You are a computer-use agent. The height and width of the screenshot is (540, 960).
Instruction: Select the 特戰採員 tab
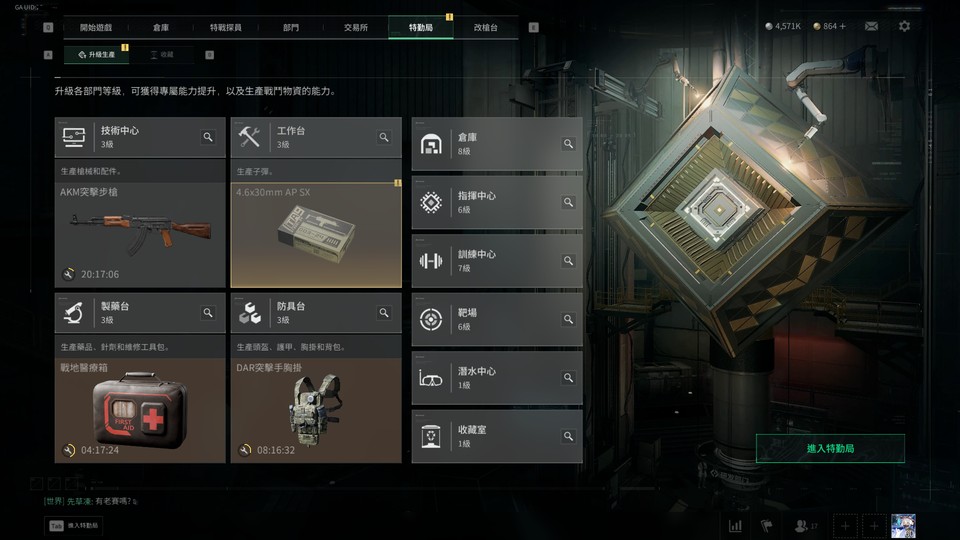(x=226, y=27)
